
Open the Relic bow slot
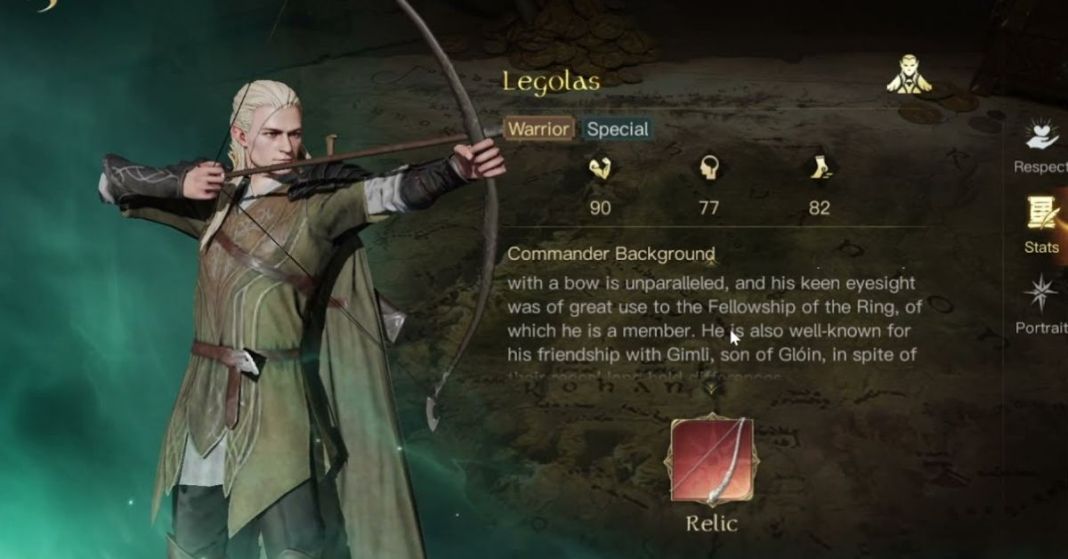[713, 462]
